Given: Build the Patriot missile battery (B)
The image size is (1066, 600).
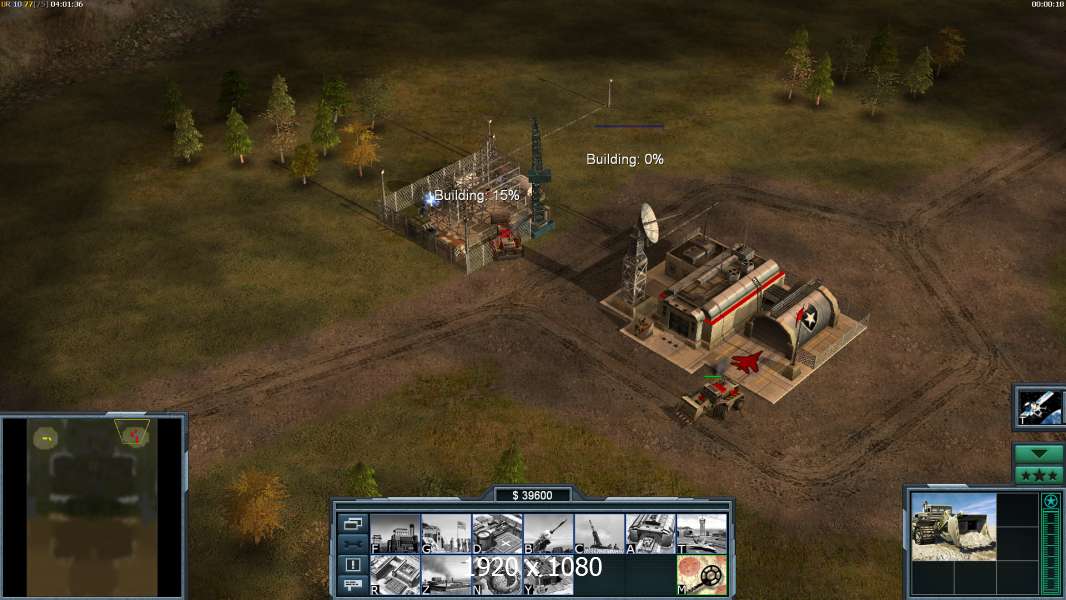Looking at the screenshot, I should coord(548,533).
